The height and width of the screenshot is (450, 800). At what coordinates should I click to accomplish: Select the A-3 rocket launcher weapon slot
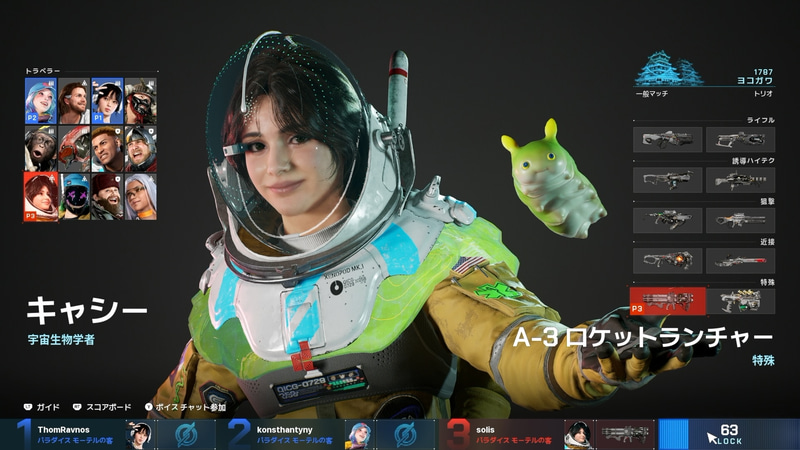click(667, 300)
